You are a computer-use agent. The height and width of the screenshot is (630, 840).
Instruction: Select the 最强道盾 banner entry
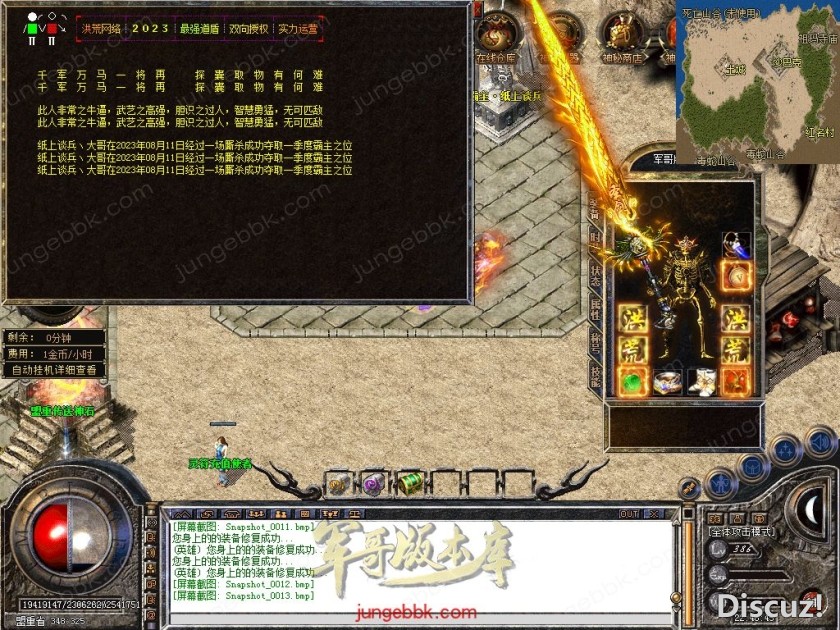(x=198, y=29)
